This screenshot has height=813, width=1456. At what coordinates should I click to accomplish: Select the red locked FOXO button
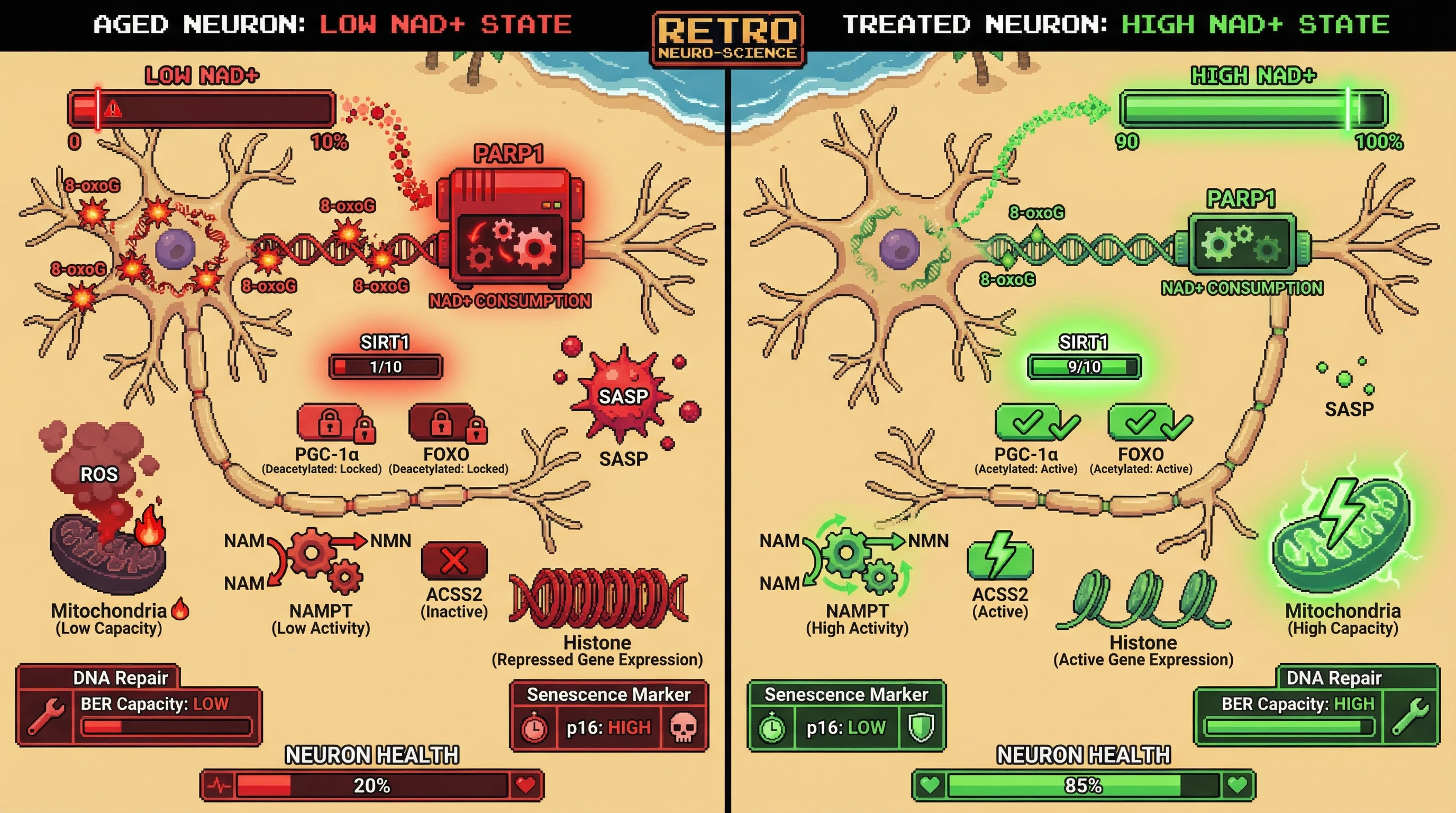tap(442, 422)
